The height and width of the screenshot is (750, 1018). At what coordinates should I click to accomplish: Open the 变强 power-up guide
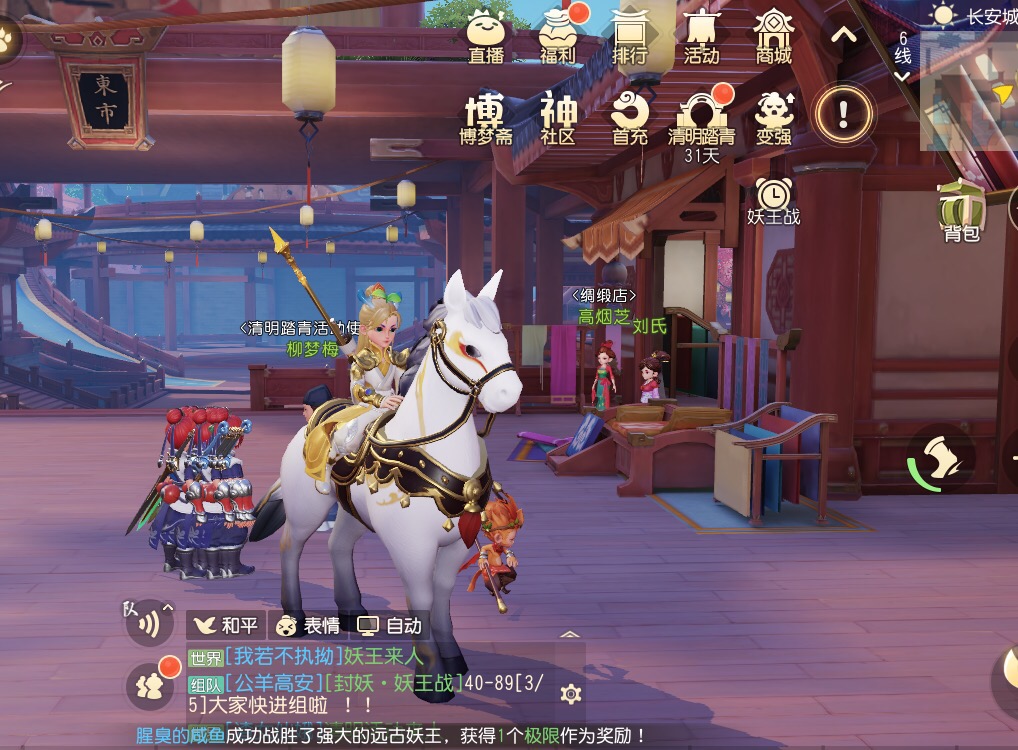point(773,118)
